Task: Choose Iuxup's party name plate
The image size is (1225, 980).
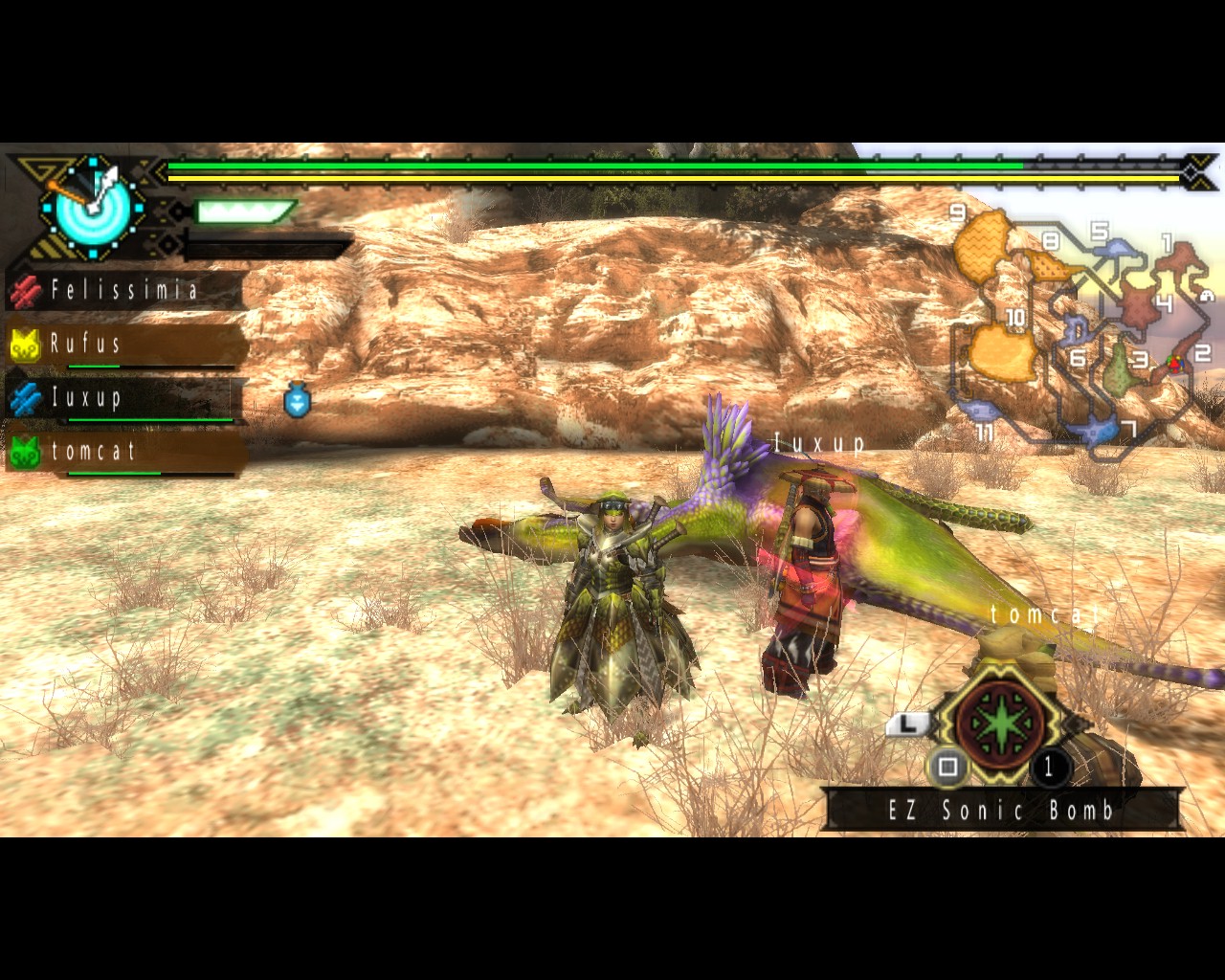Action: [x=124, y=398]
